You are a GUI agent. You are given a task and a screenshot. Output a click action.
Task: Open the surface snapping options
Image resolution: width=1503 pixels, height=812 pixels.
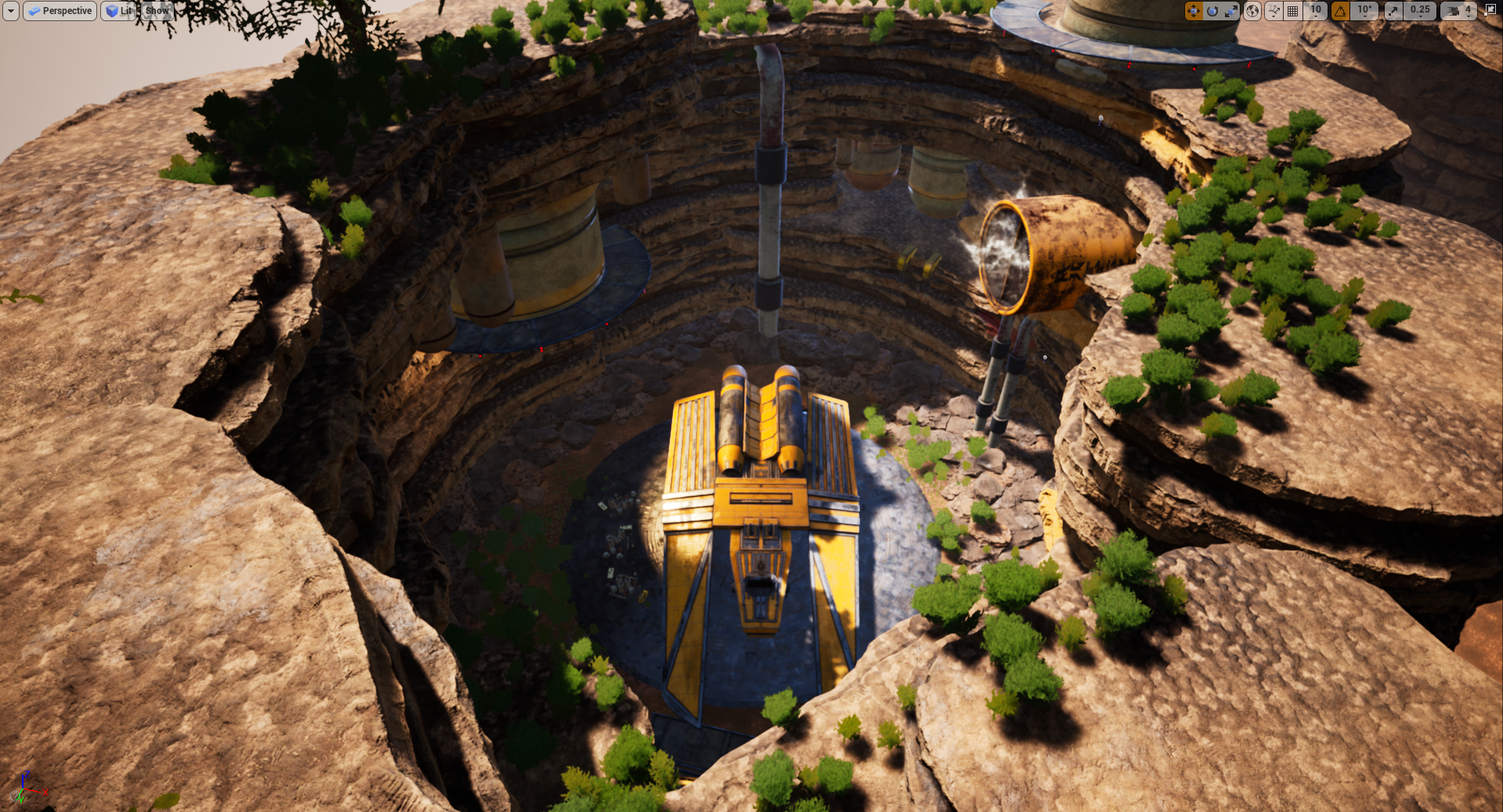pos(1274,11)
